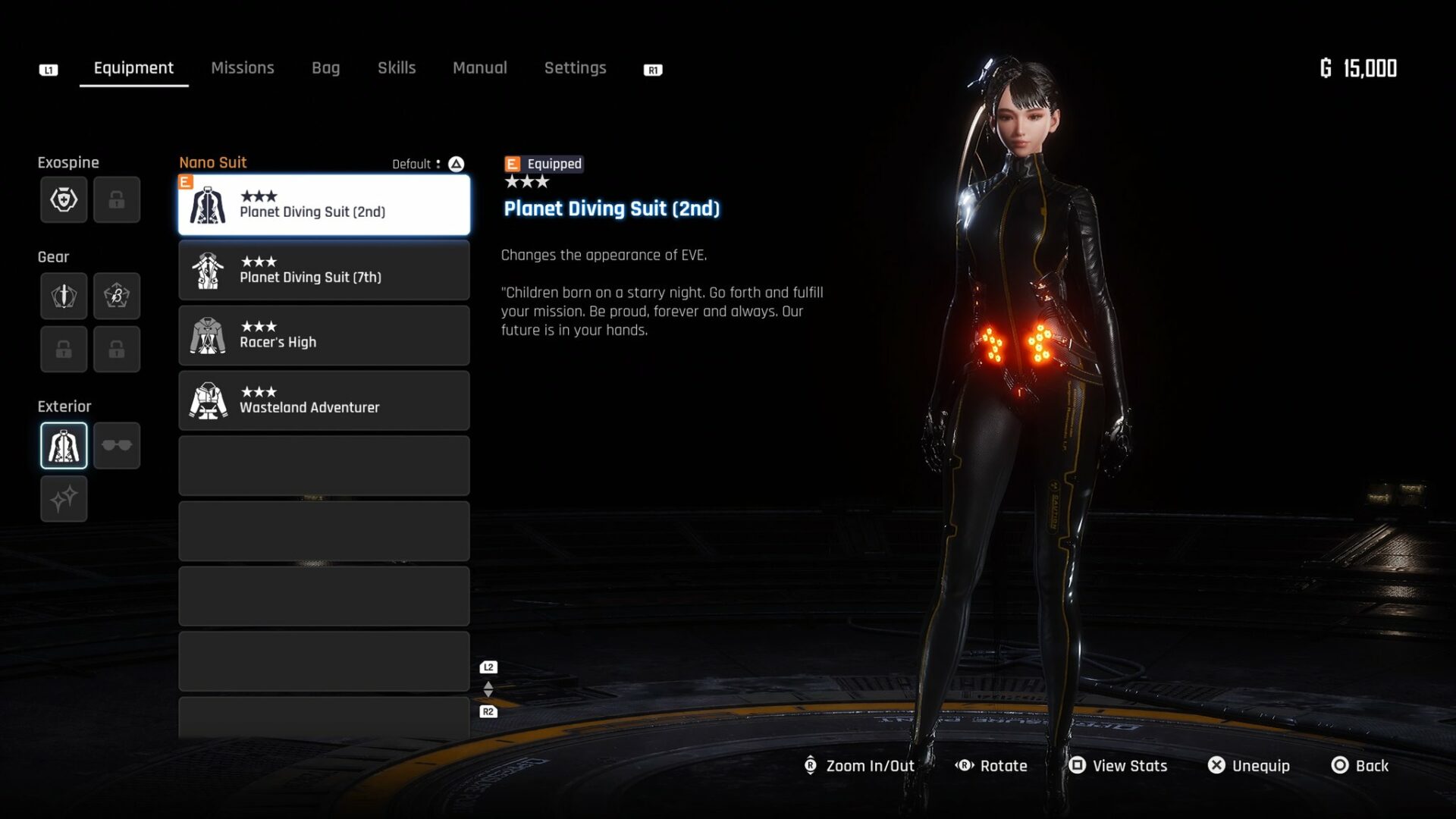Click the R2 scroll-down indicator

pos(488,711)
